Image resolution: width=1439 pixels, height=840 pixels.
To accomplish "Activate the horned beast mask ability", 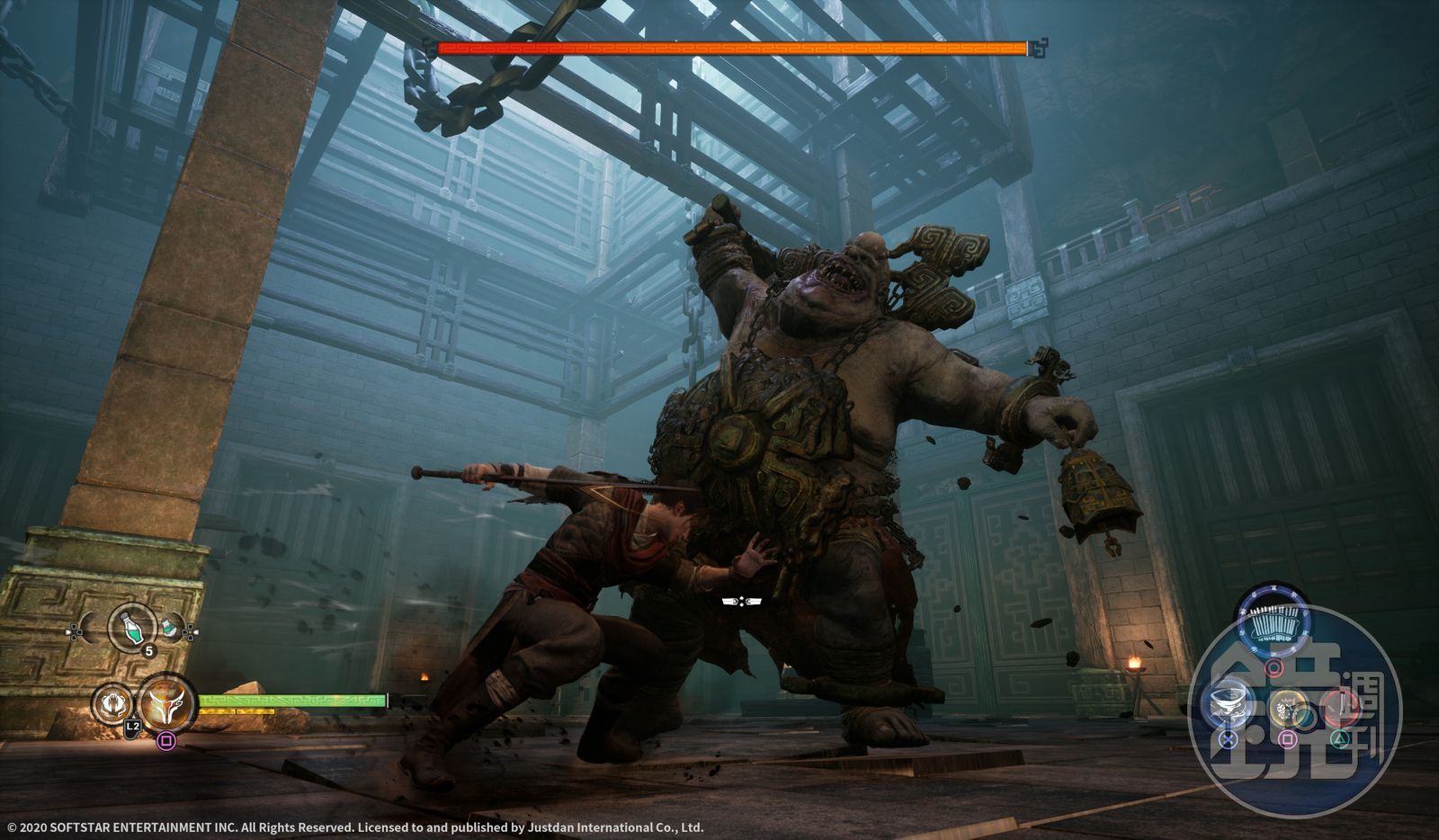I will point(167,701).
